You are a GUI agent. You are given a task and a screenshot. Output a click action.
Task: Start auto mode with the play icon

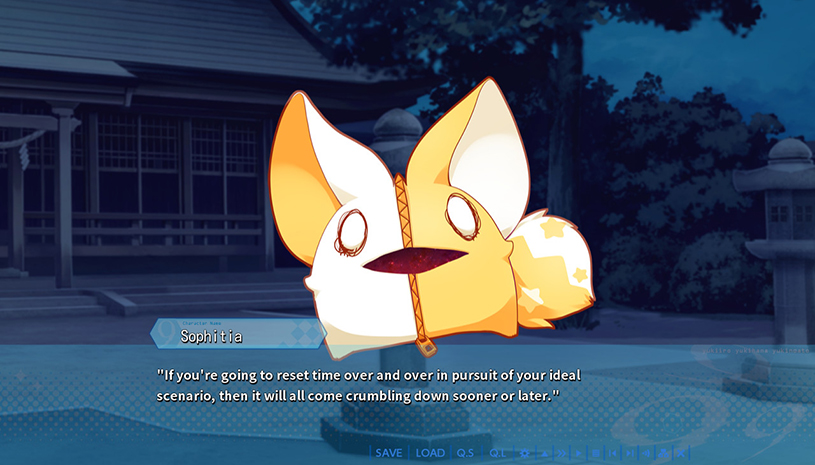(x=580, y=453)
